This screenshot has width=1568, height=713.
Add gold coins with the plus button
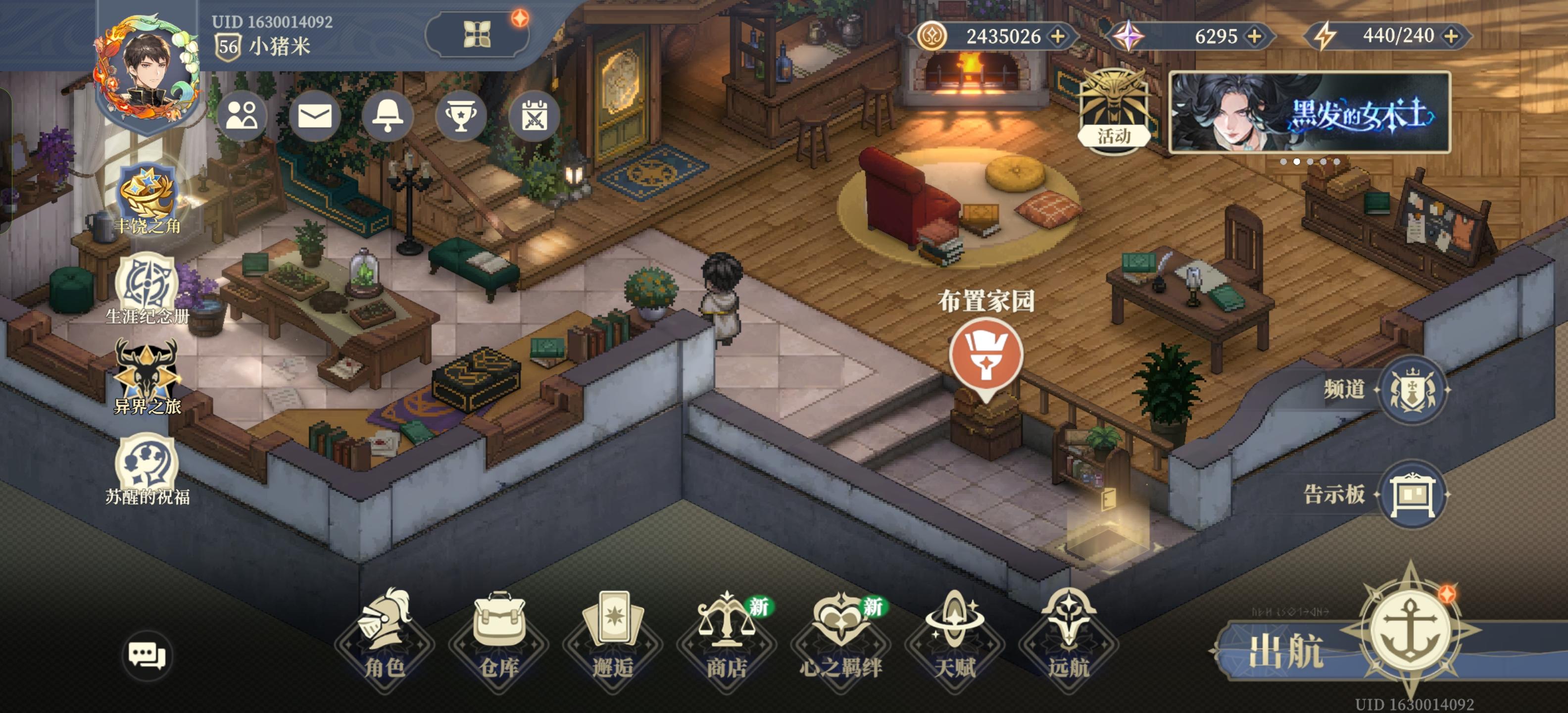[1059, 36]
